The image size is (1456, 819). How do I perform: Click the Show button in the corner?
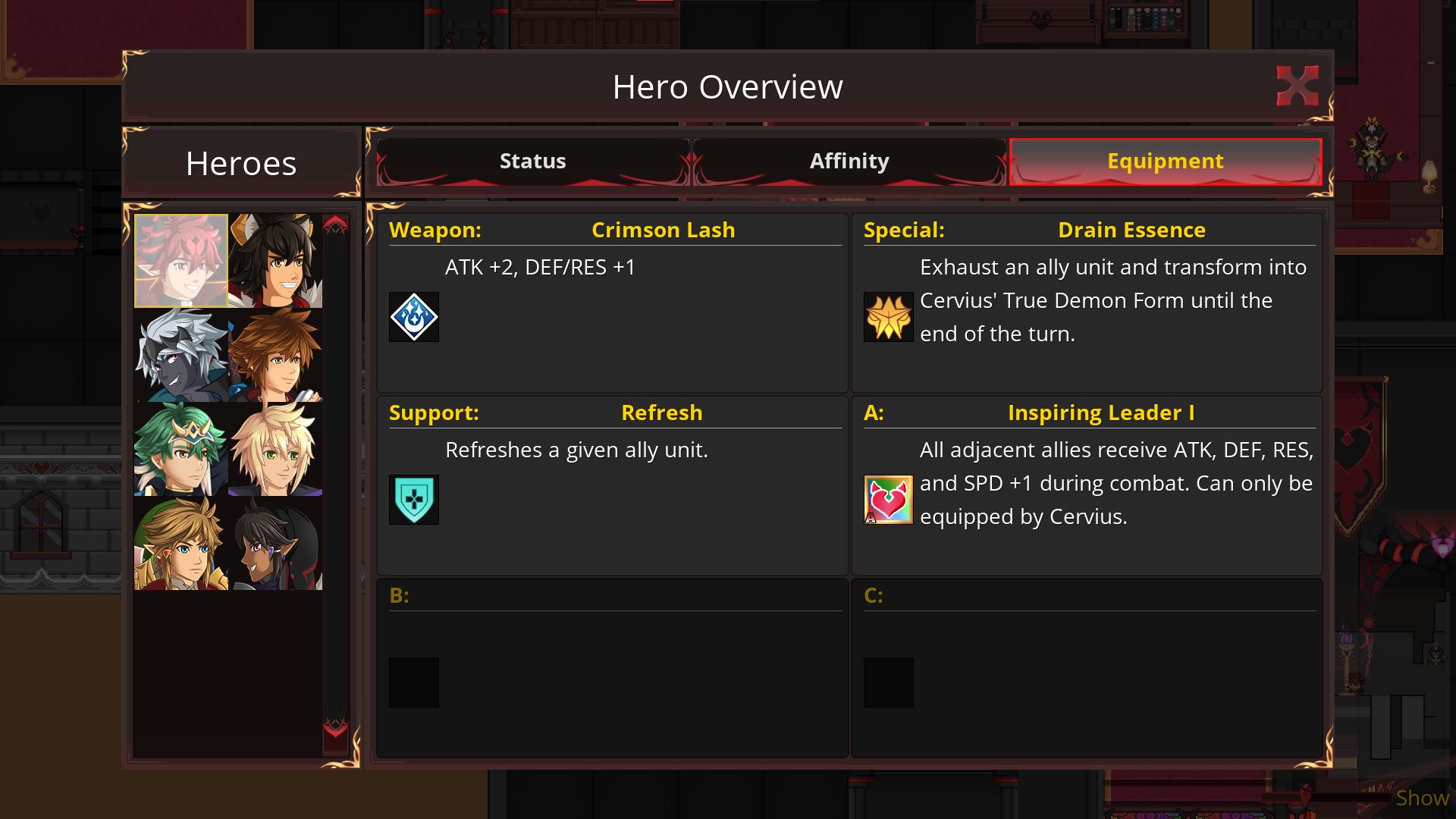pos(1422,798)
